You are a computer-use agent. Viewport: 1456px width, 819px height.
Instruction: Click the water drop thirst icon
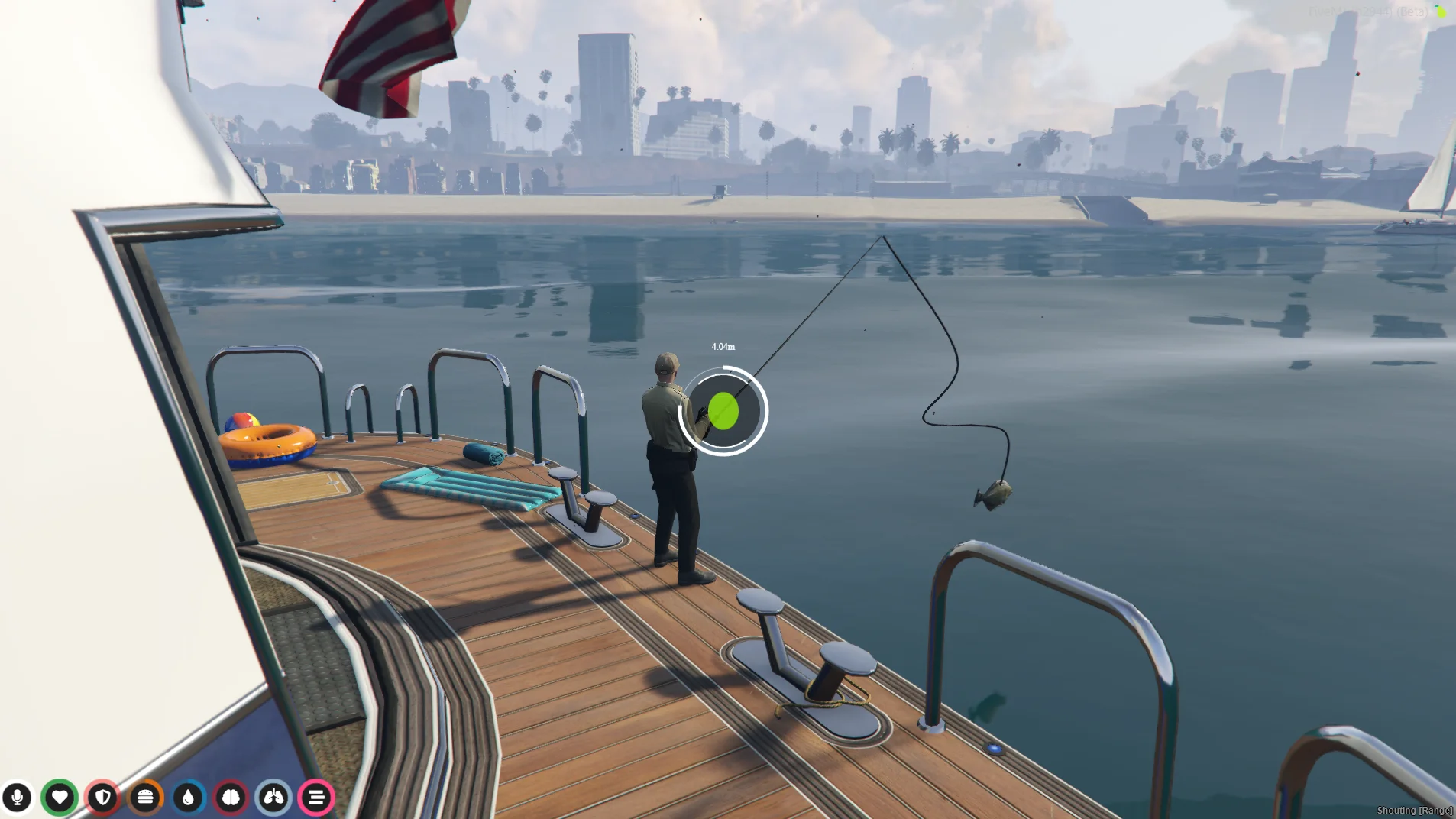(x=188, y=798)
